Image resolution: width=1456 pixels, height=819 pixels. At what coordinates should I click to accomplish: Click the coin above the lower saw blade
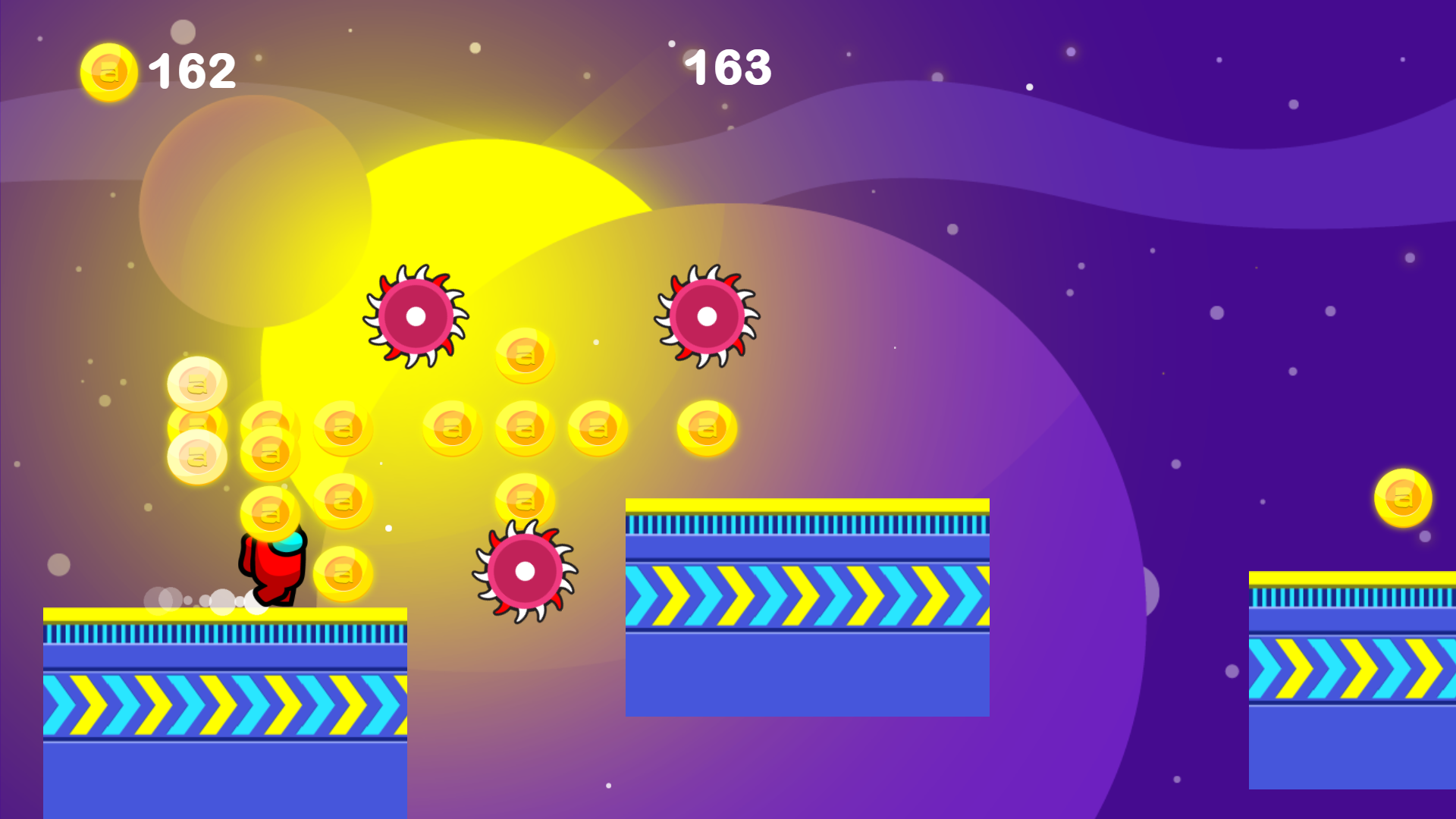[x=524, y=499]
